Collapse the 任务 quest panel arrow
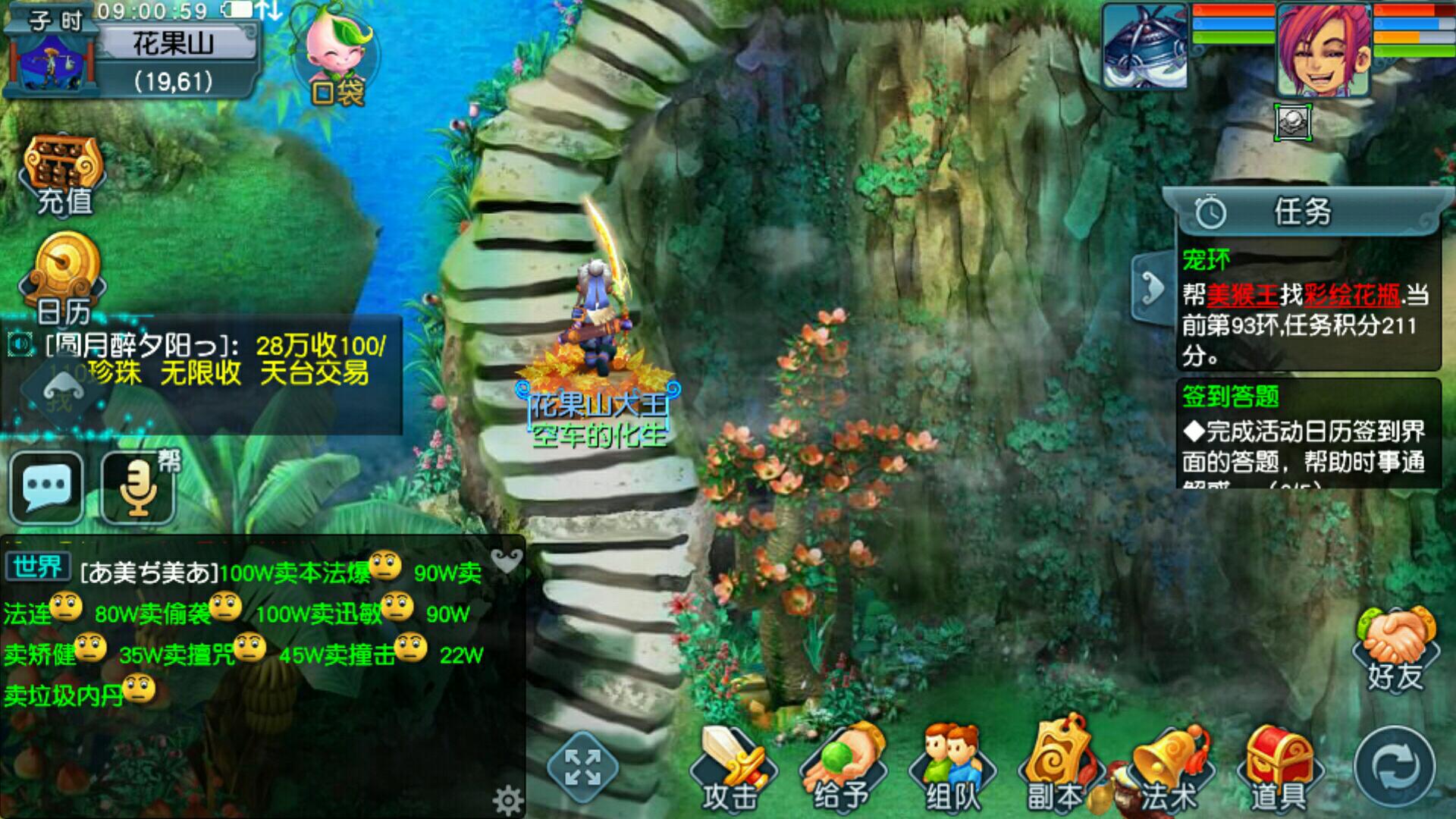 point(1153,290)
